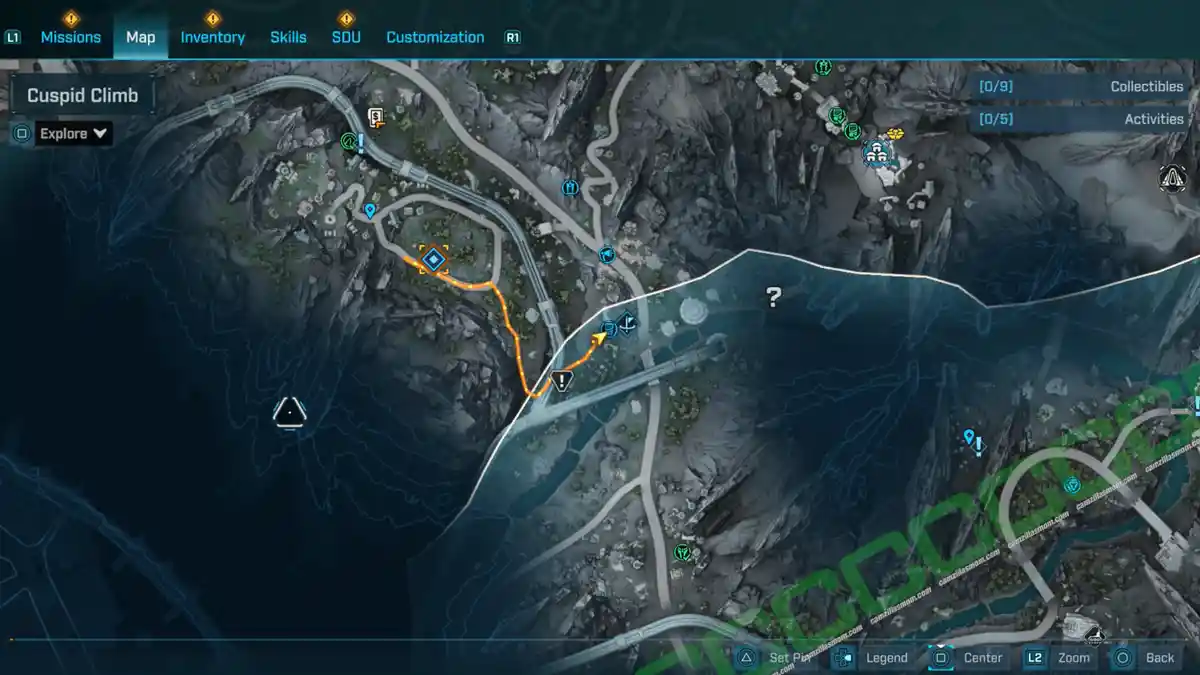
Task: Click the Zoom control
Action: coord(1060,657)
